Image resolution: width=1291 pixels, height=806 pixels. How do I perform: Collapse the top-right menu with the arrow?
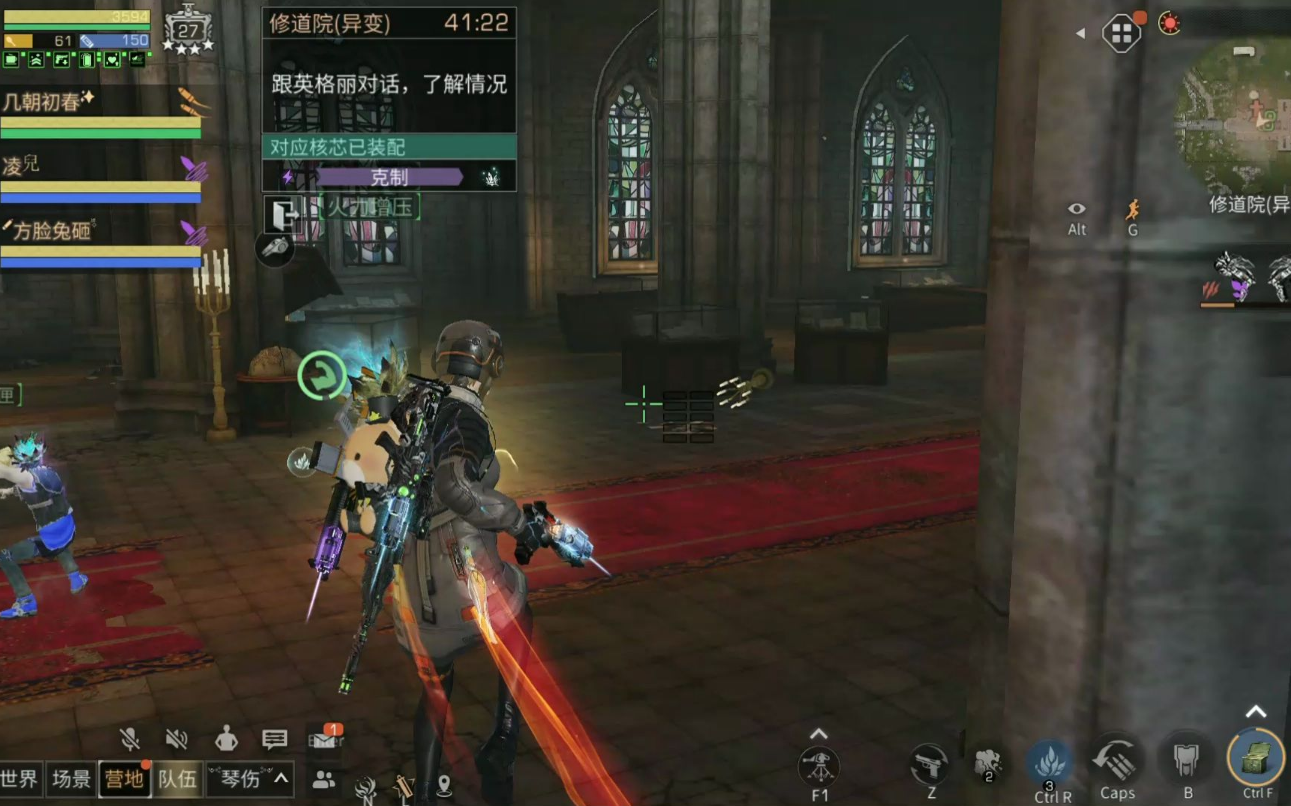click(1080, 34)
